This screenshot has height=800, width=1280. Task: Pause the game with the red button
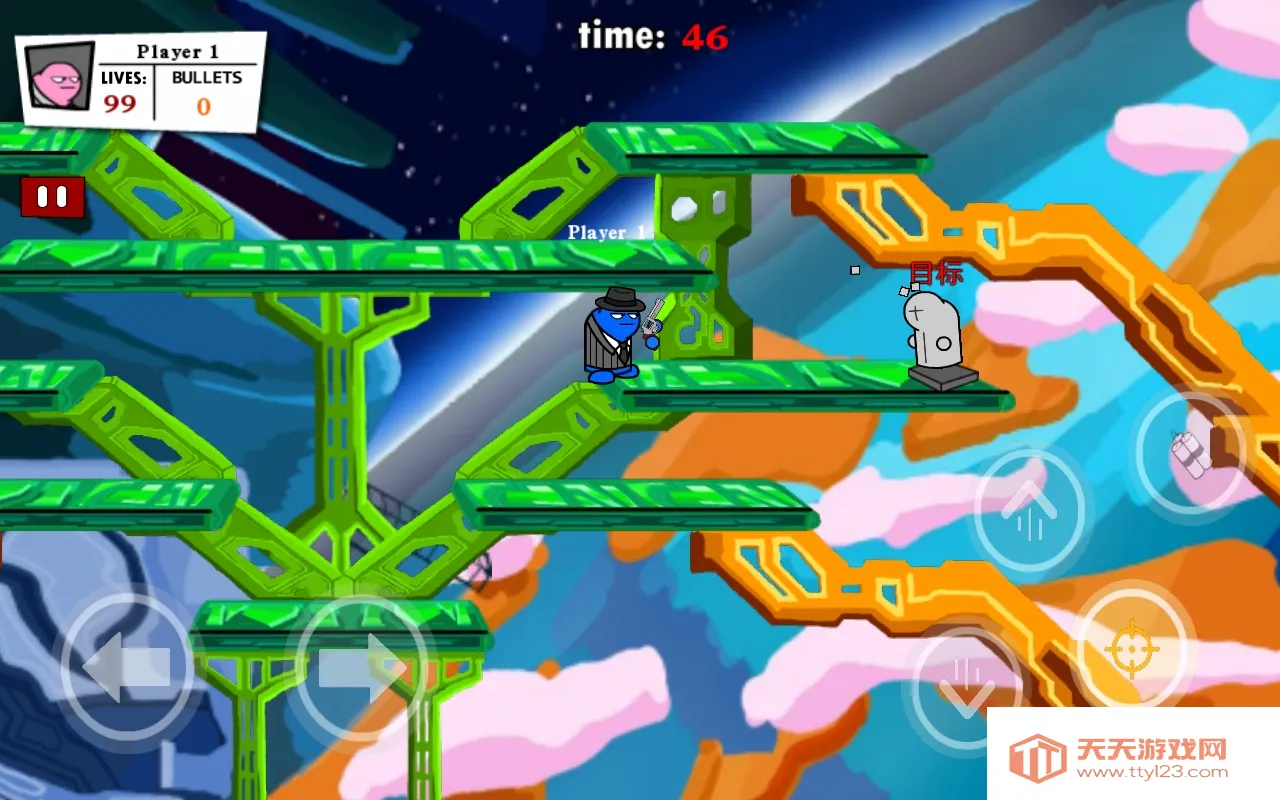(52, 197)
